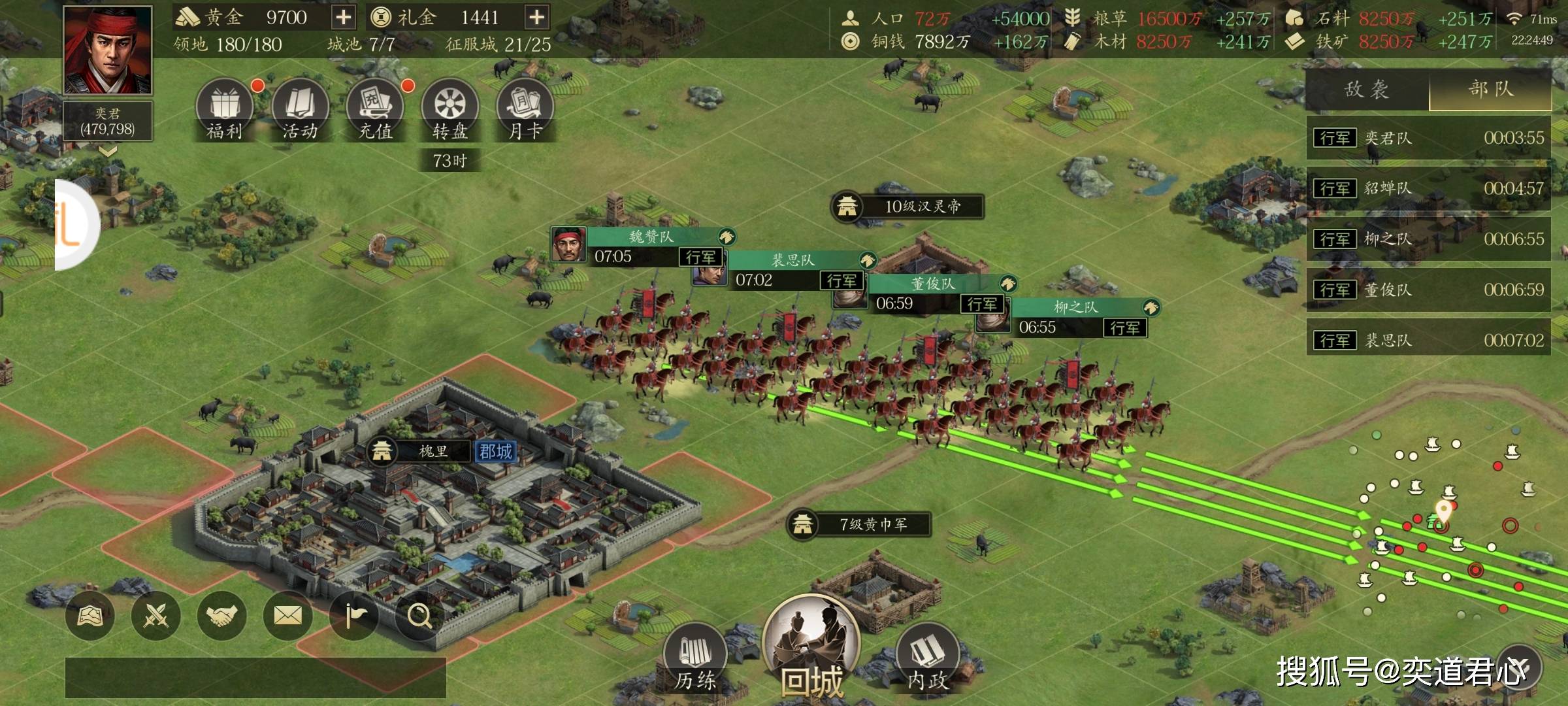Click the commander portrait avatar
This screenshot has width=1568, height=706.
coord(108,50)
